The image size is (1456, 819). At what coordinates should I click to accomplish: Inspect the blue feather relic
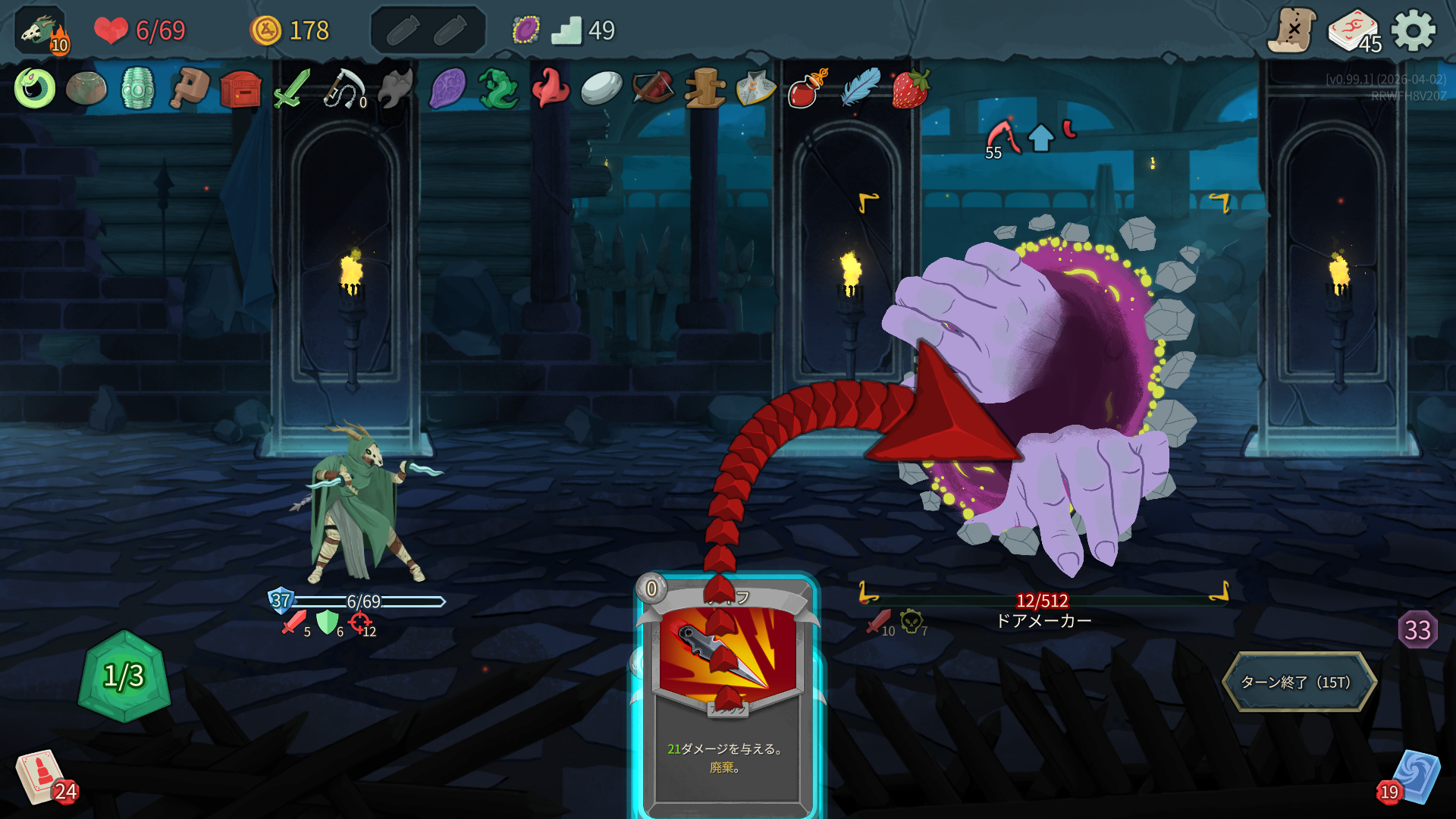(x=861, y=87)
